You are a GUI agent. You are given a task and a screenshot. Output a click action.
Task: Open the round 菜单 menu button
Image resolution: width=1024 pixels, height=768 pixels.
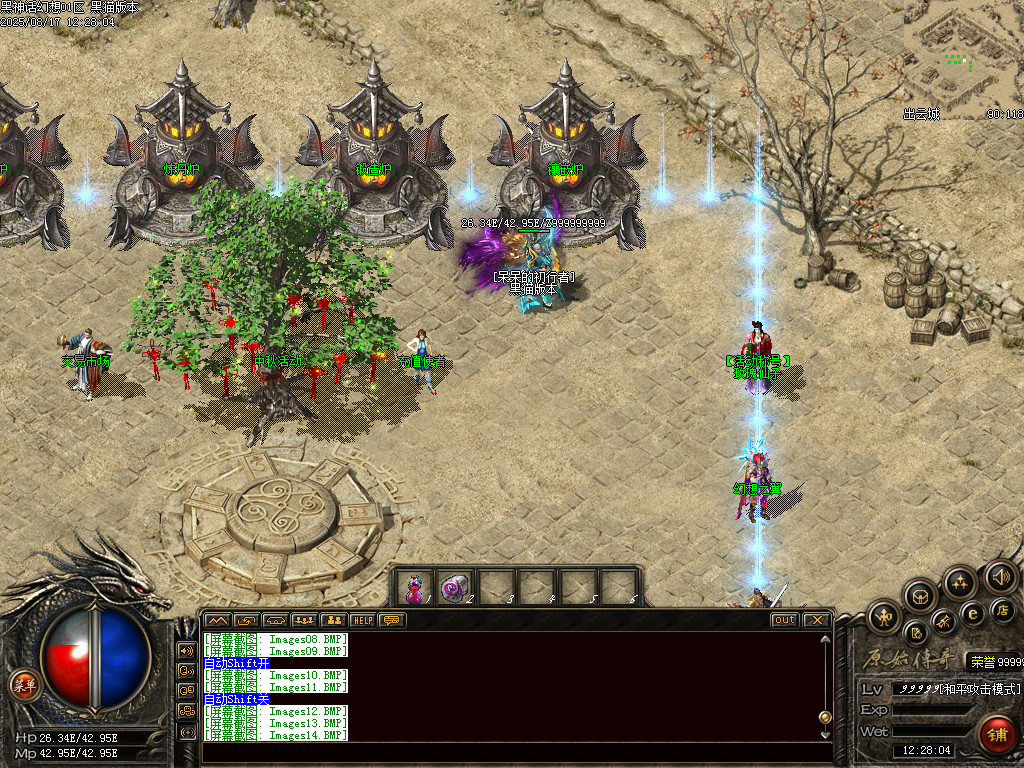(24, 685)
